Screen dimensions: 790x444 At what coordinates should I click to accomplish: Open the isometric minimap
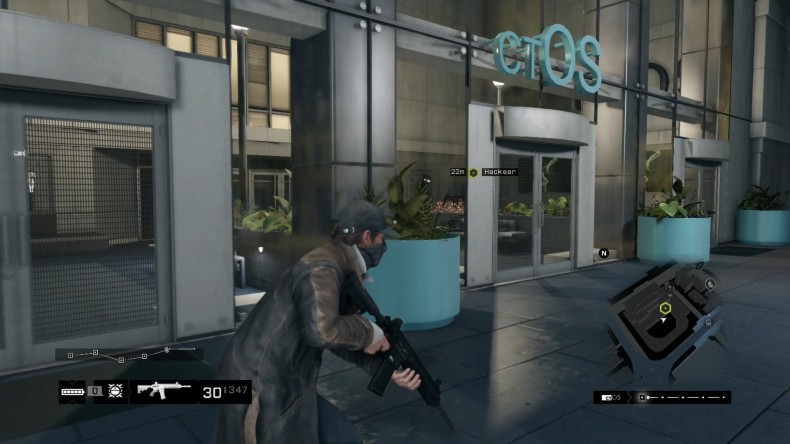coord(665,318)
